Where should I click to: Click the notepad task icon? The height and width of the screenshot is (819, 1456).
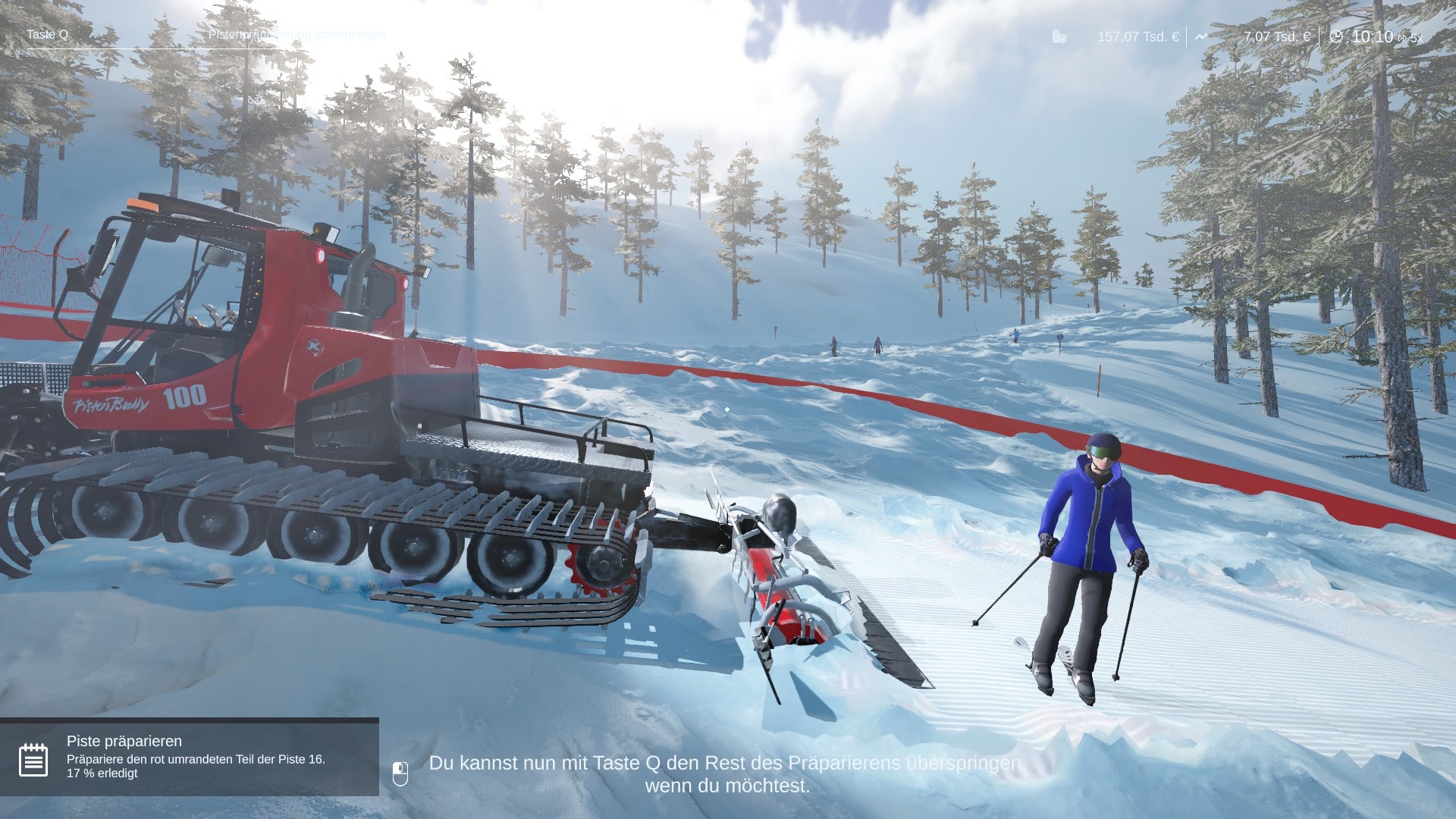[33, 760]
